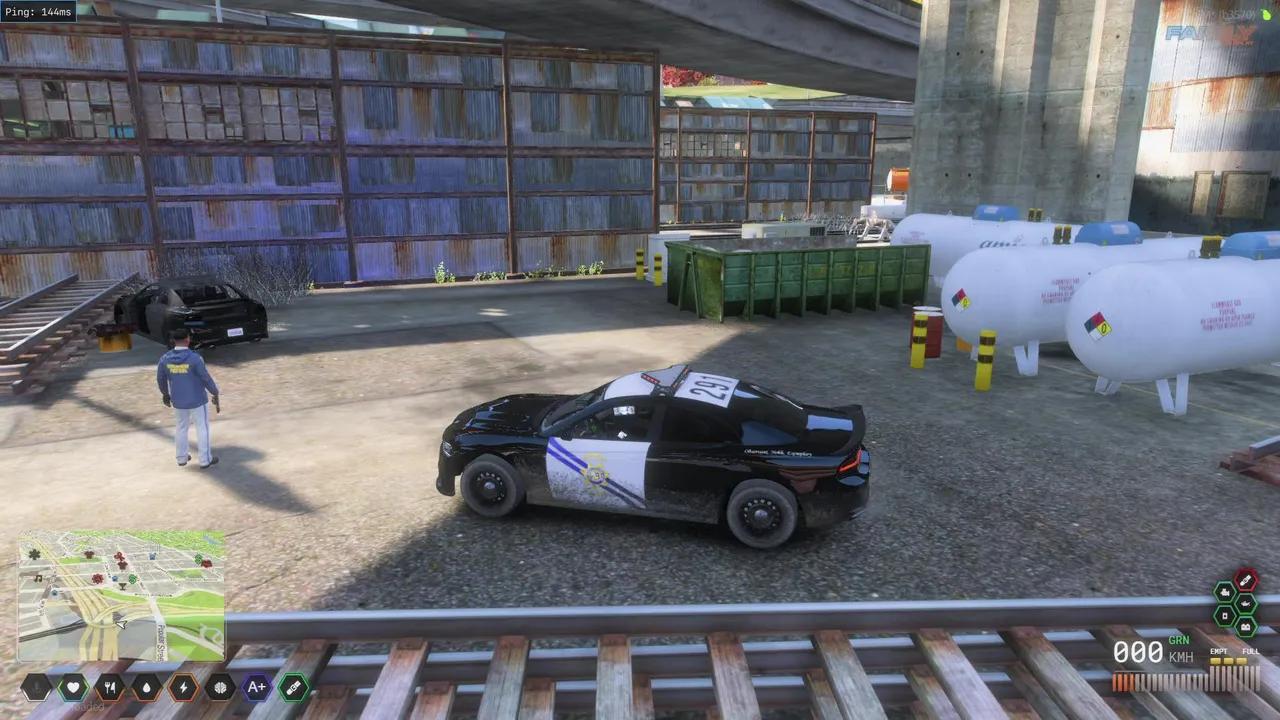The image size is (1280, 720).
Task: Click the green hexagon icon beside A+
Action: (x=293, y=687)
